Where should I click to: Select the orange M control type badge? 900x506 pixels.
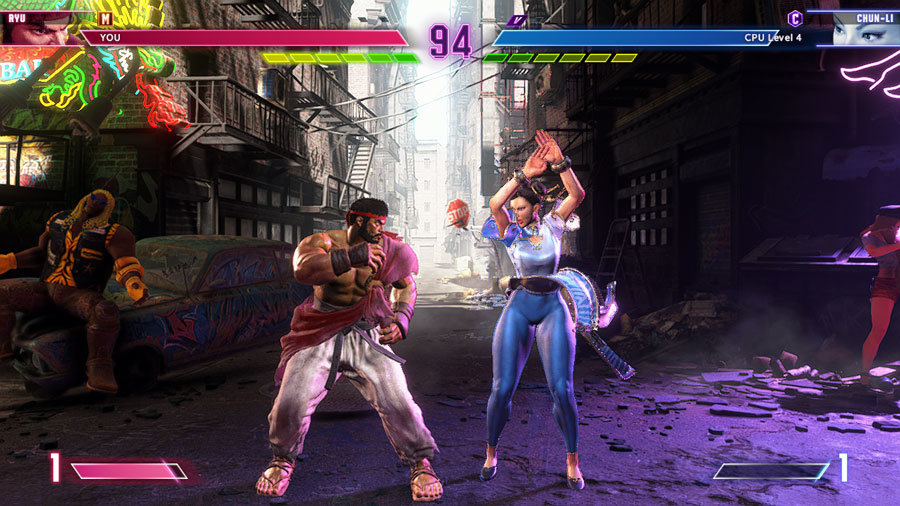click(105, 18)
